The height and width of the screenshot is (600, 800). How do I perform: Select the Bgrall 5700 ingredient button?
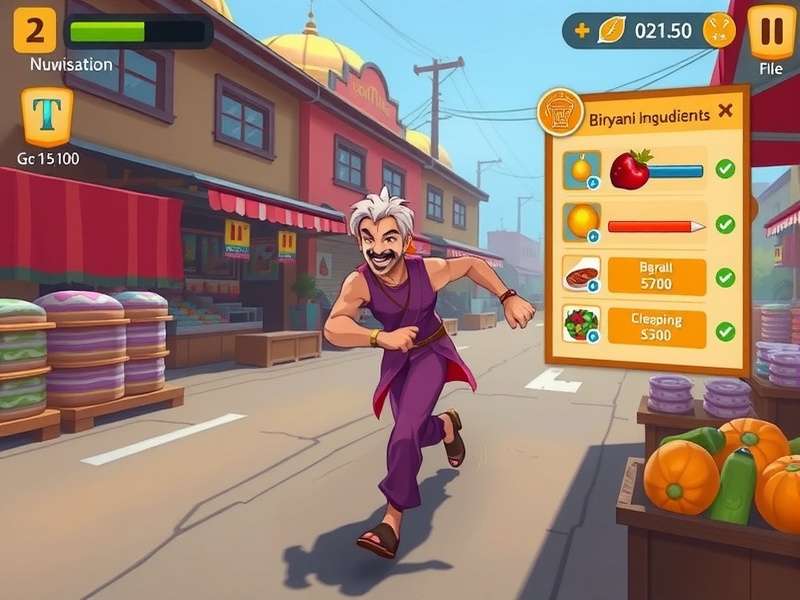pyautogui.click(x=658, y=276)
